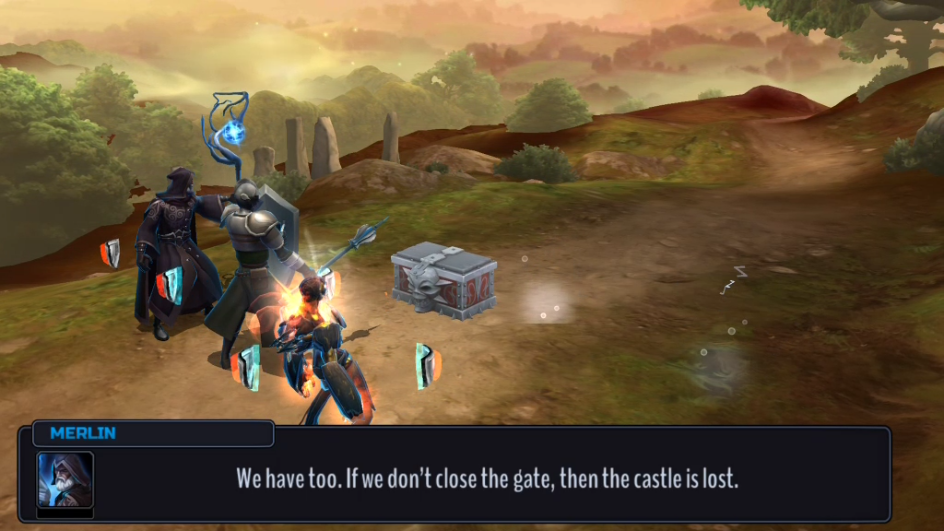Advance Merlin's dialogue text box
The height and width of the screenshot is (531, 944).
(x=487, y=478)
